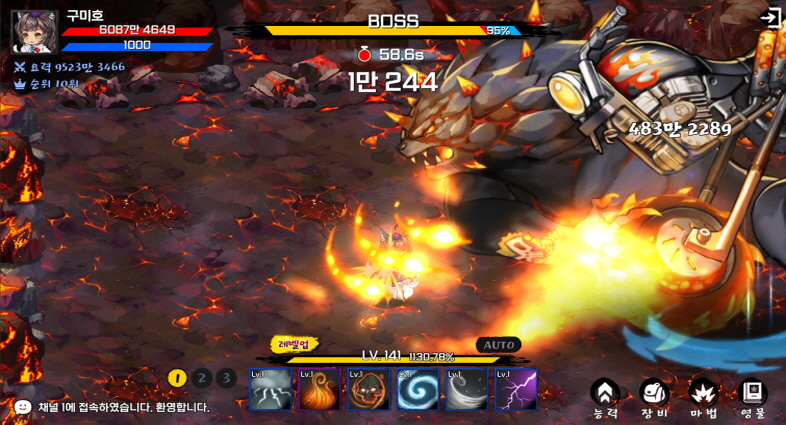Open the 영물 (spirit) book menu
Image resolution: width=786 pixels, height=425 pixels.
coord(752,396)
